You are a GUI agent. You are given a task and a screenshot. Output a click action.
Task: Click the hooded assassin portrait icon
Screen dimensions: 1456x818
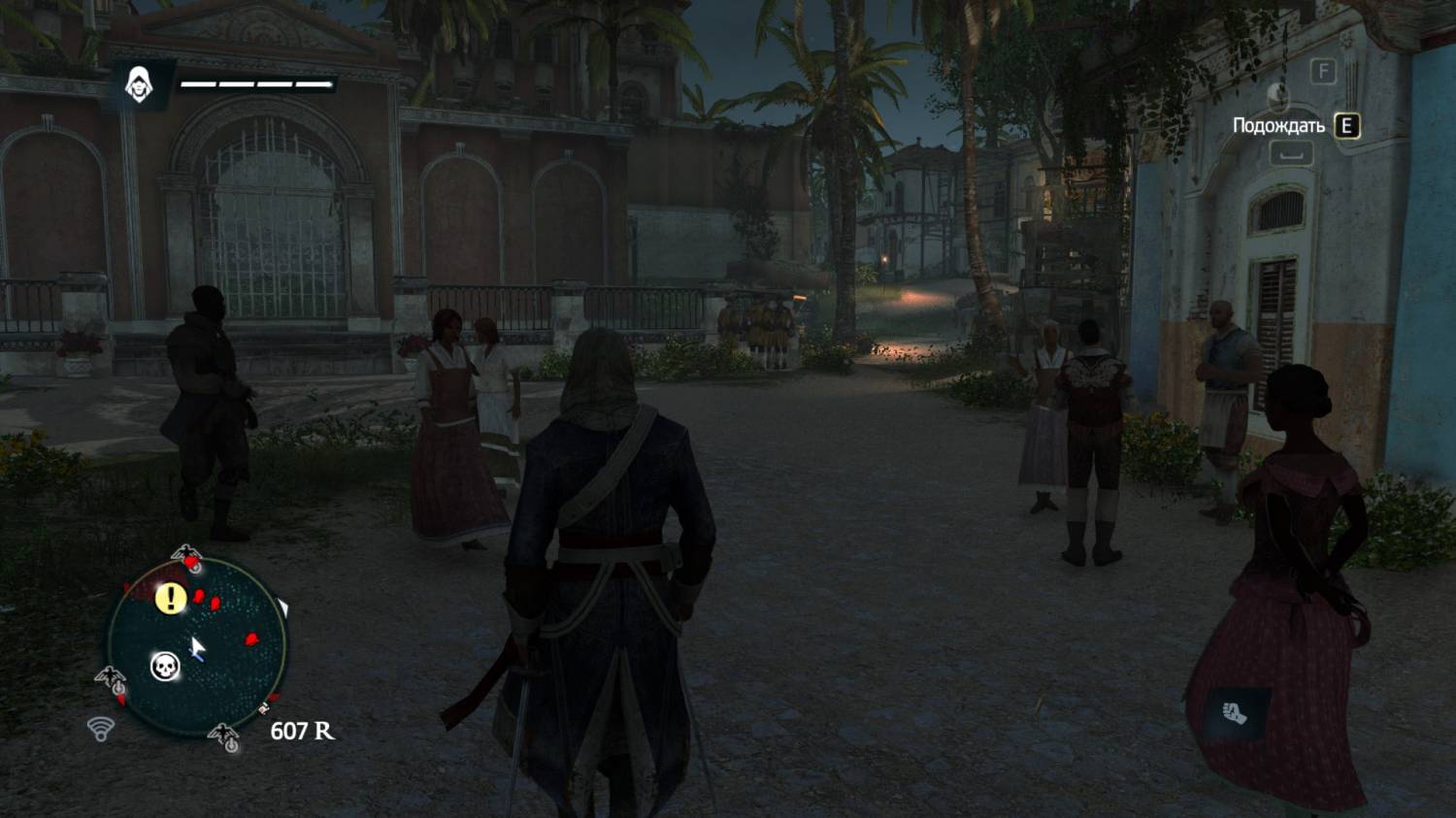click(x=141, y=84)
